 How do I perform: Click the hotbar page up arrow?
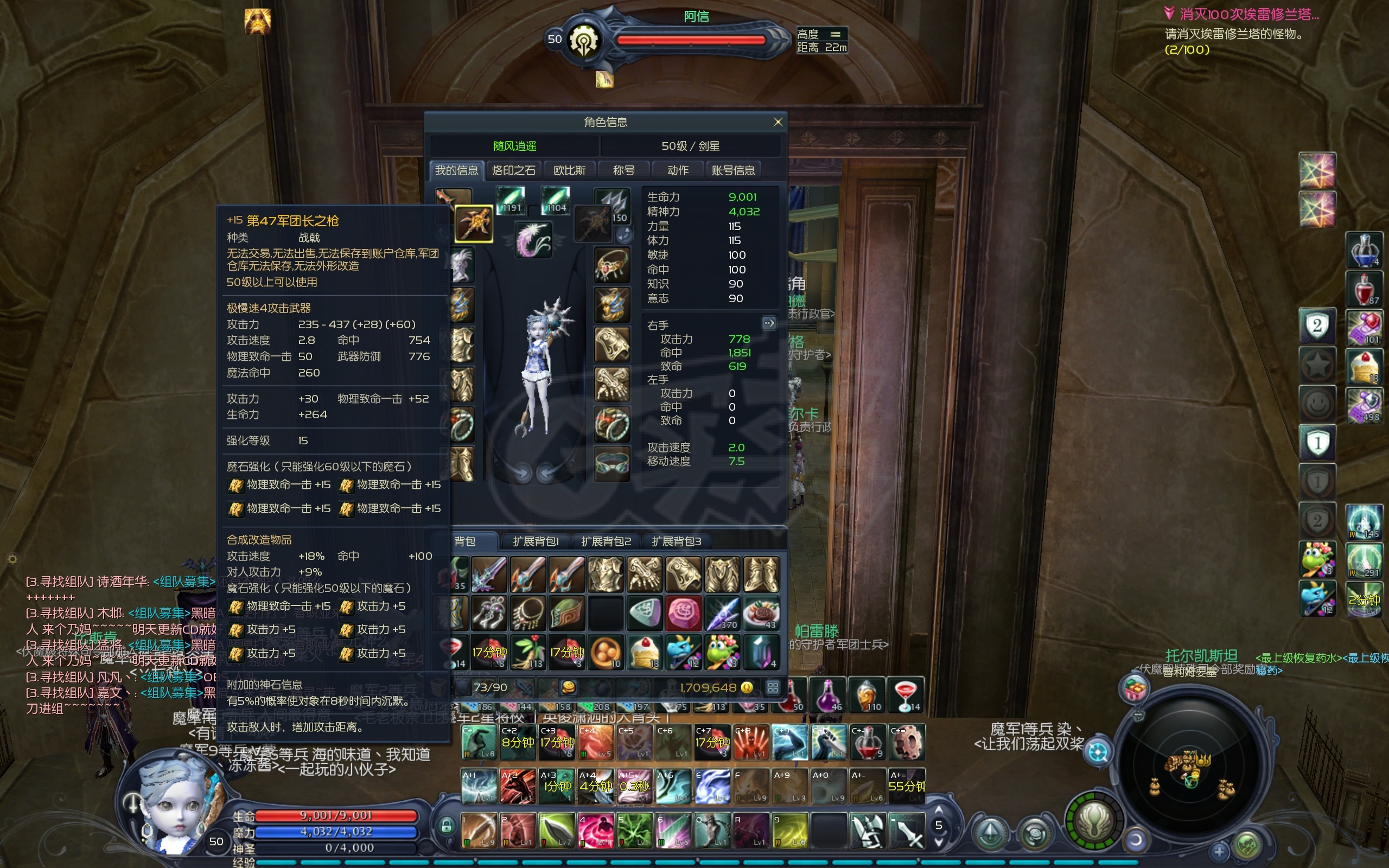tap(939, 809)
